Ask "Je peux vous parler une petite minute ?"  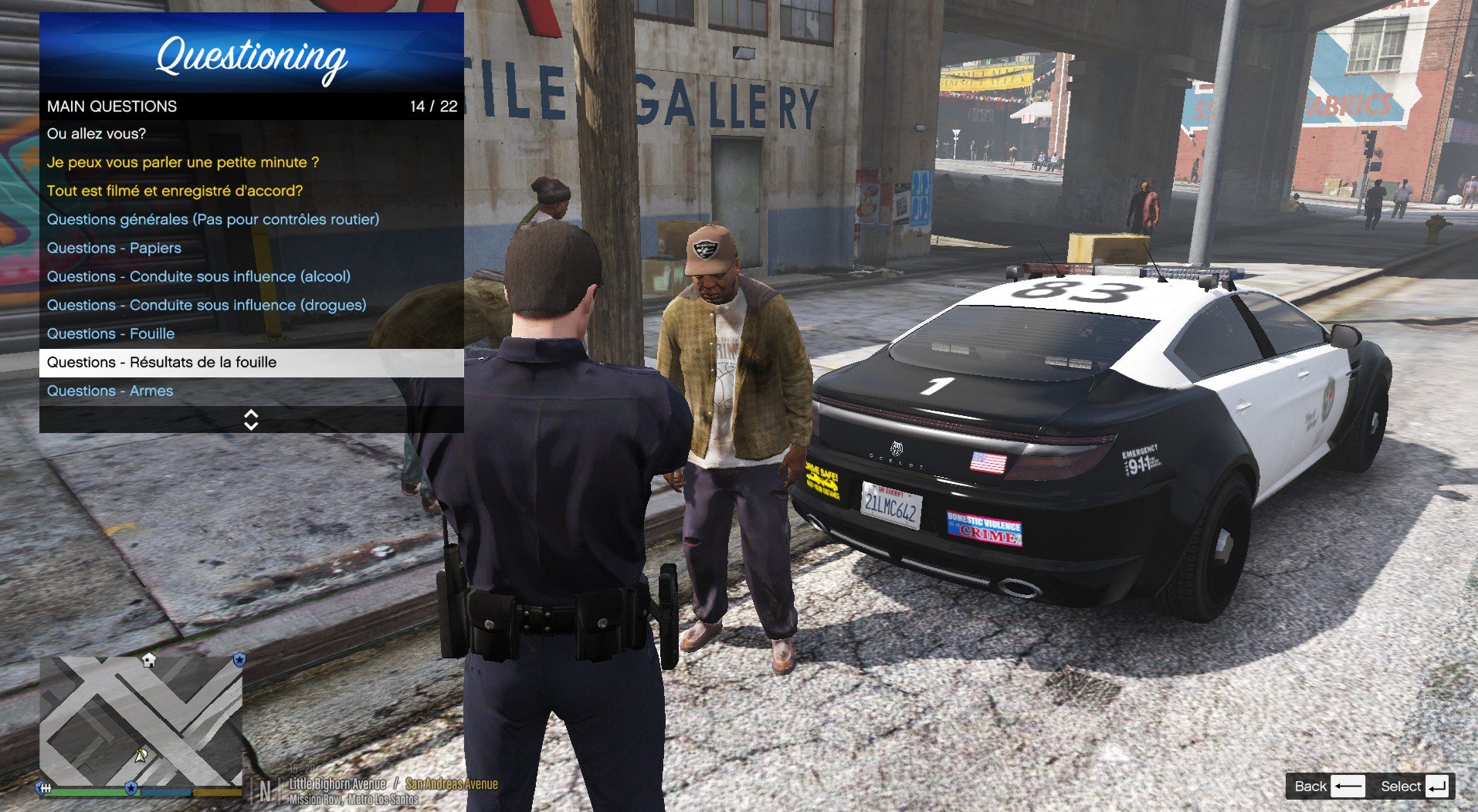(183, 162)
